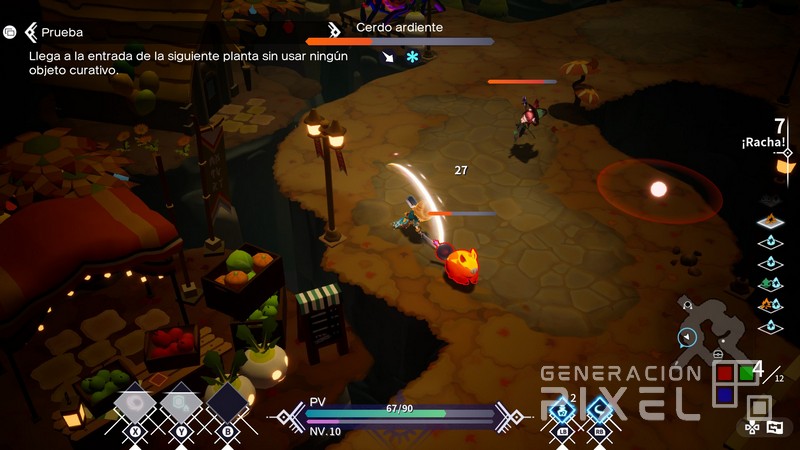800x450 pixels.
Task: Click the highlighted floor tile in turn list
Action: pos(769,222)
